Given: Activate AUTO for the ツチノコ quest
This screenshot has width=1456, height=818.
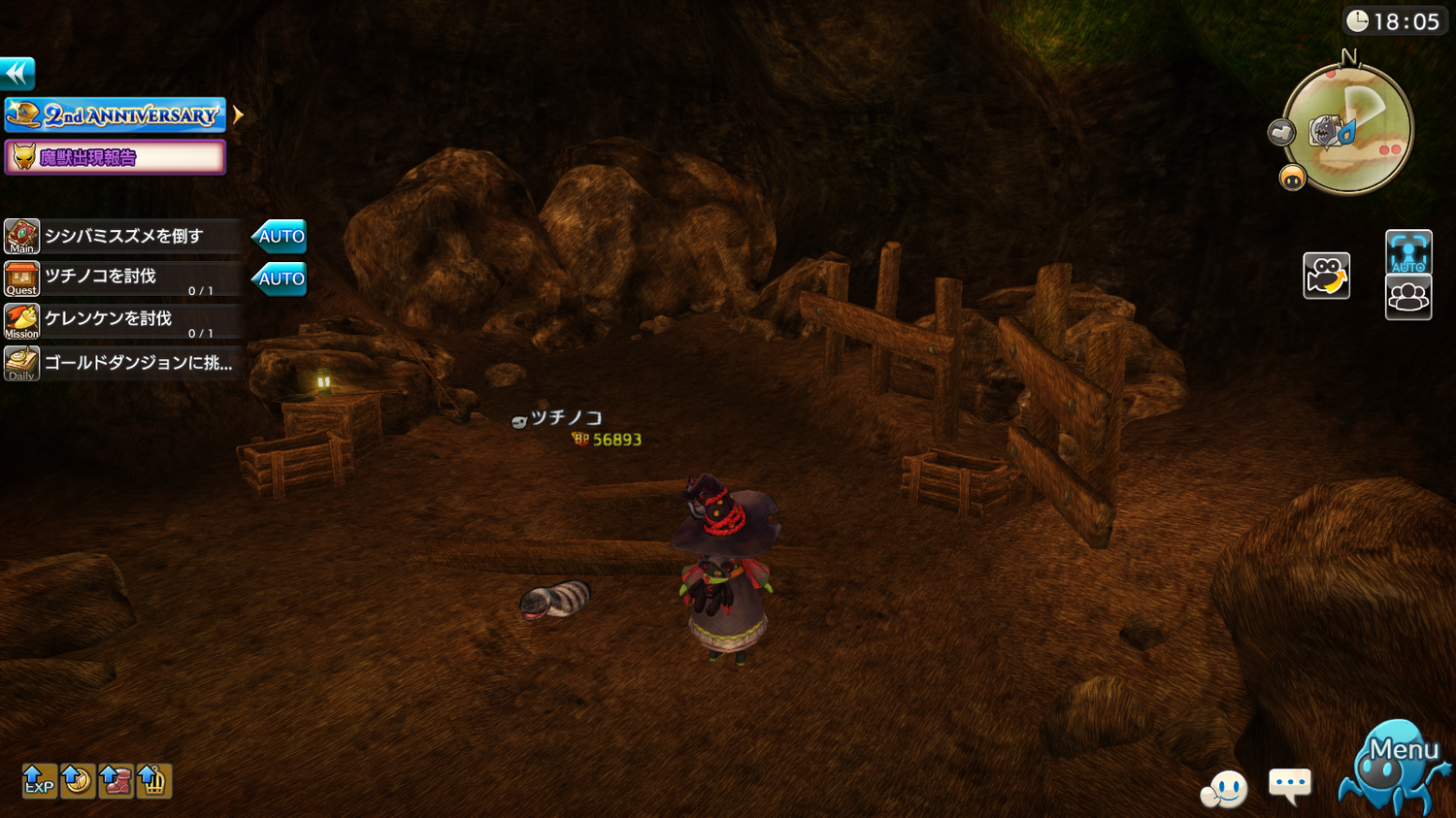Looking at the screenshot, I should [x=281, y=278].
